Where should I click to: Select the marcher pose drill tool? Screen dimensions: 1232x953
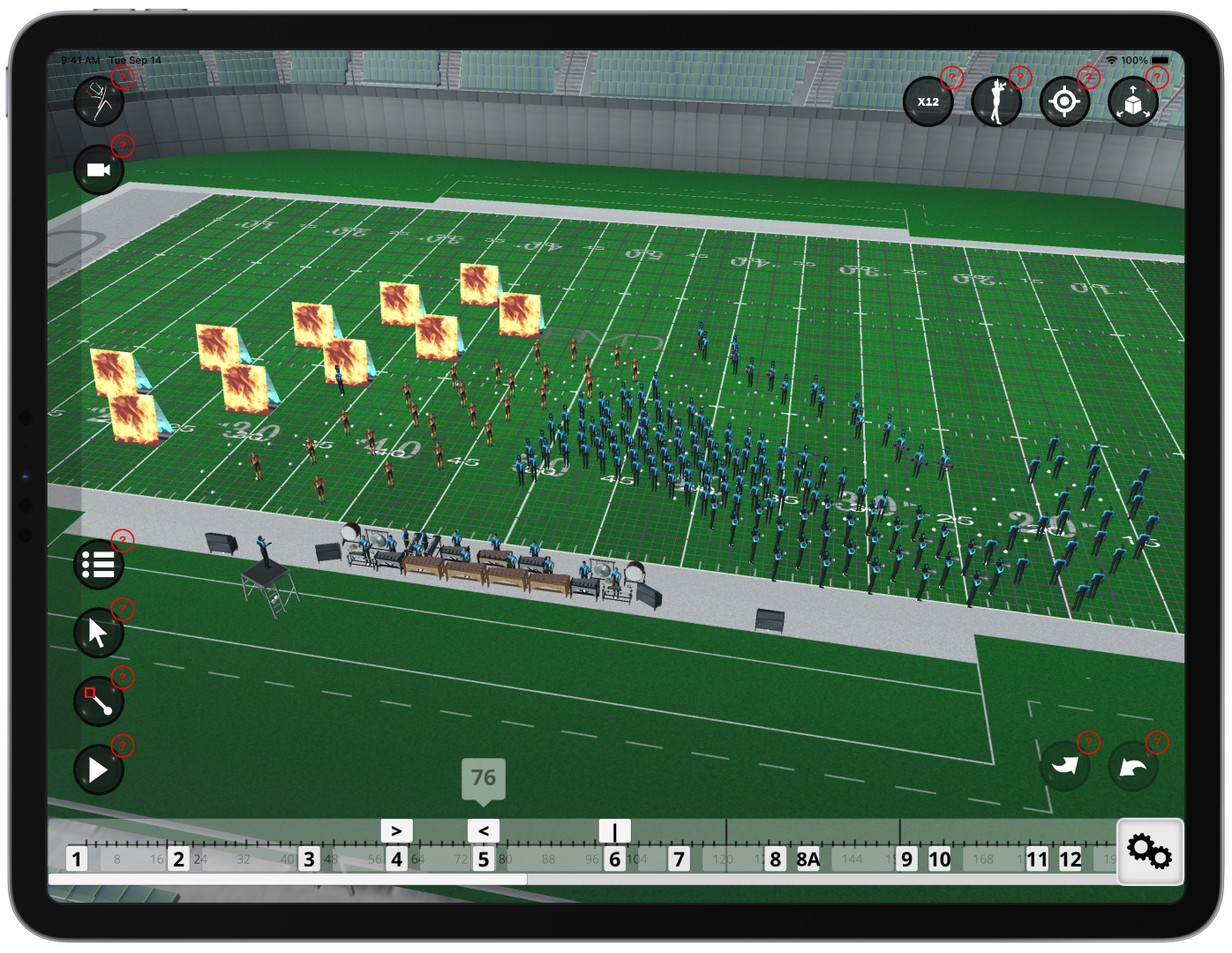tap(98, 101)
